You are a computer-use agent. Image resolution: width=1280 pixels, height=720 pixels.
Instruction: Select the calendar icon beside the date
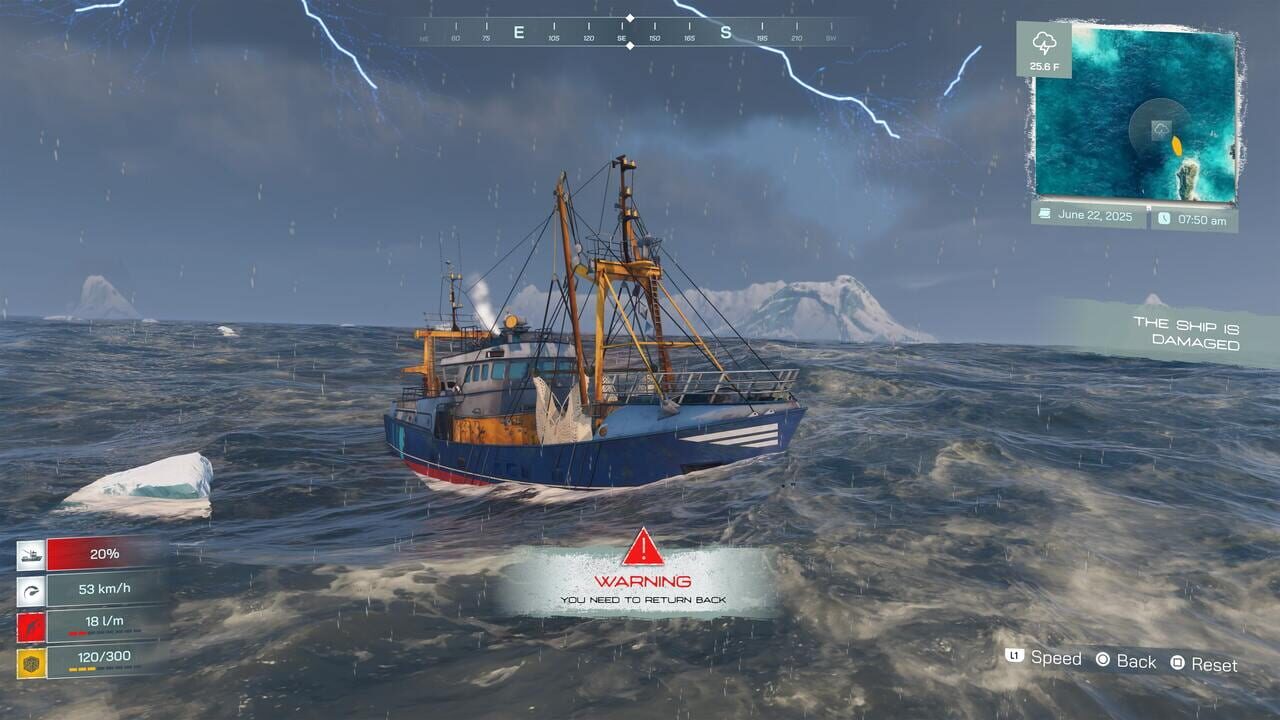point(1045,215)
